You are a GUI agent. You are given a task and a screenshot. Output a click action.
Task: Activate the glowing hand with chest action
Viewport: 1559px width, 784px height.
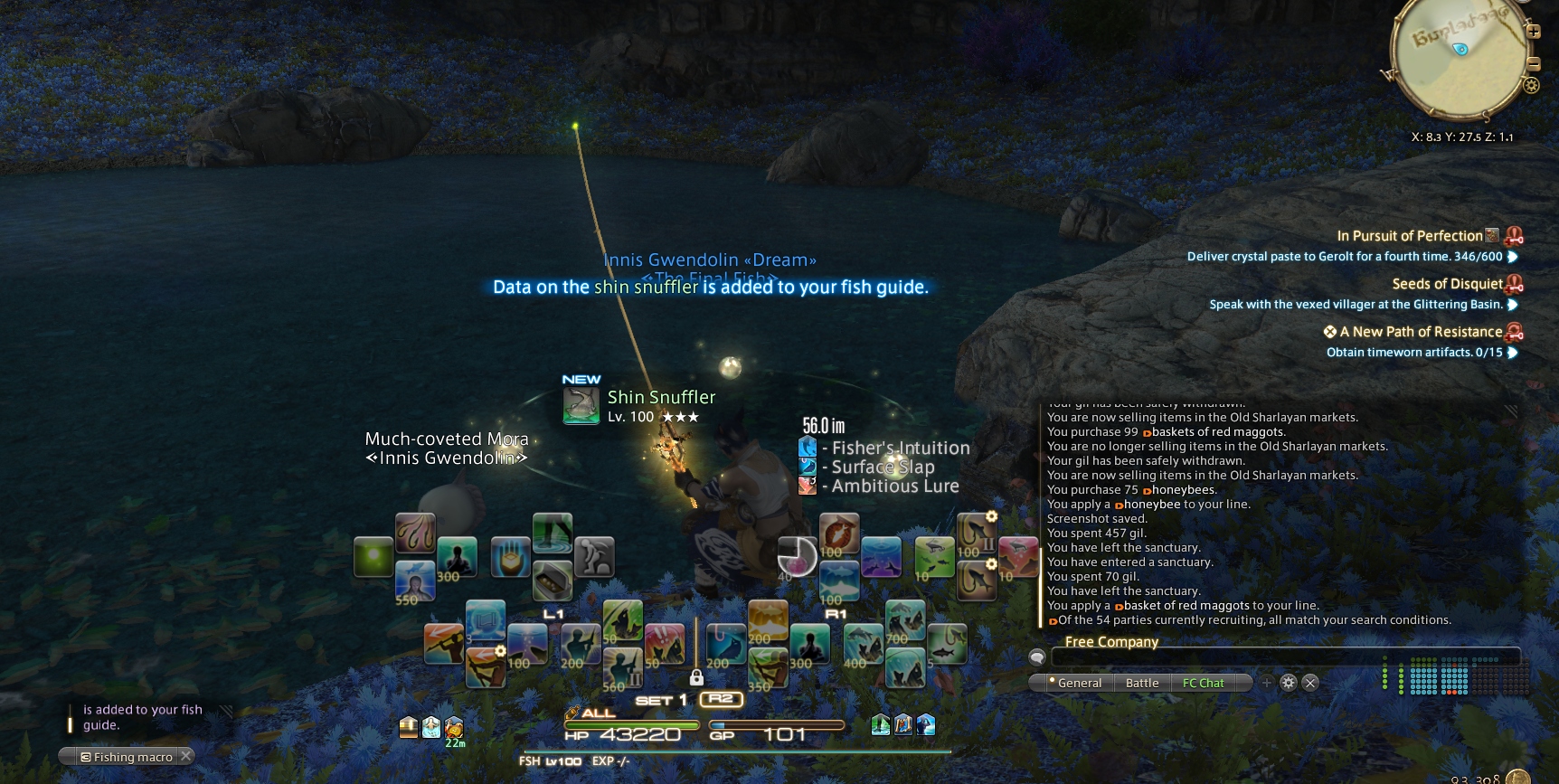[x=510, y=557]
